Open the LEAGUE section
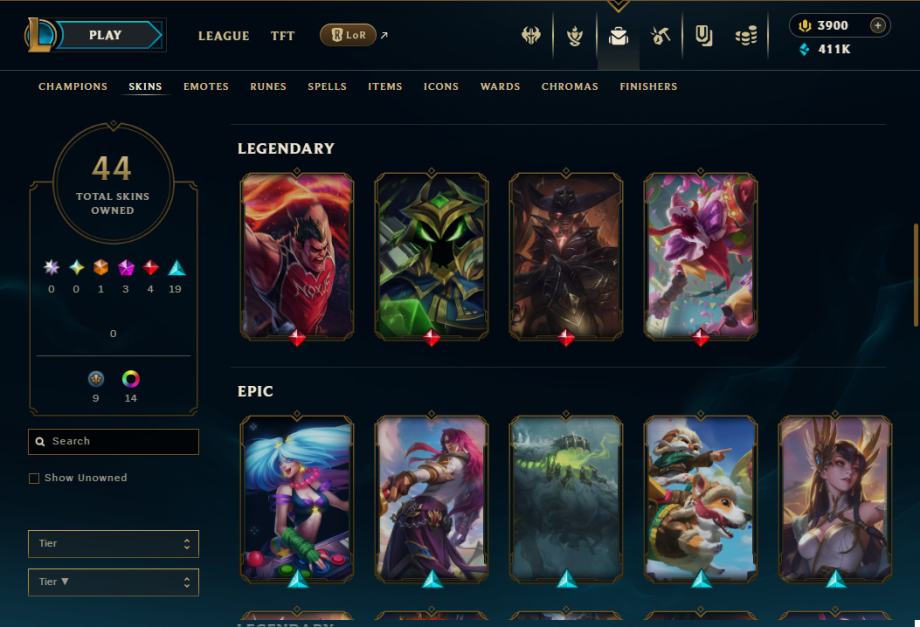Image resolution: width=920 pixels, height=627 pixels. 223,36
